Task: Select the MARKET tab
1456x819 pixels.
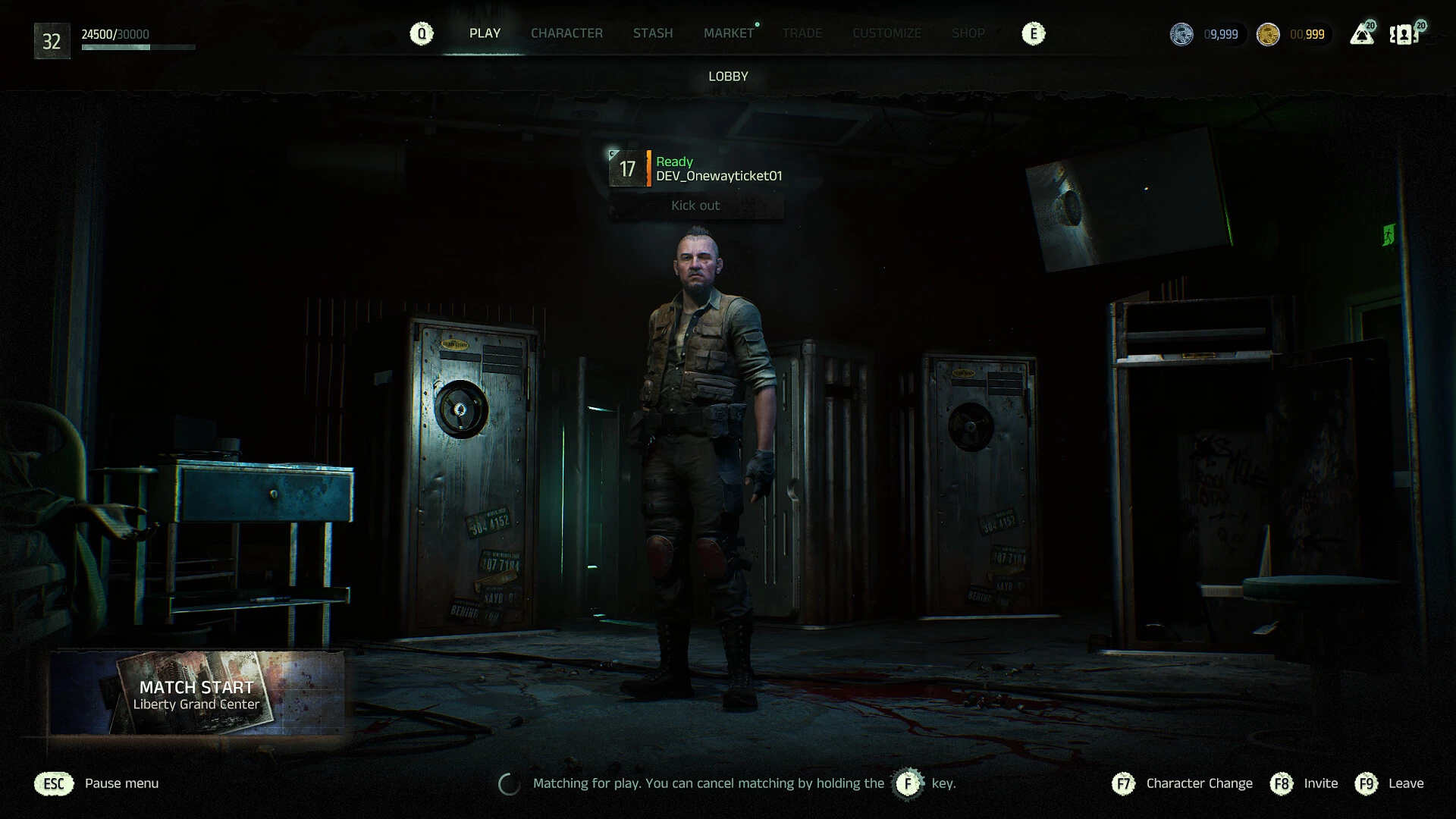Action: tap(729, 33)
